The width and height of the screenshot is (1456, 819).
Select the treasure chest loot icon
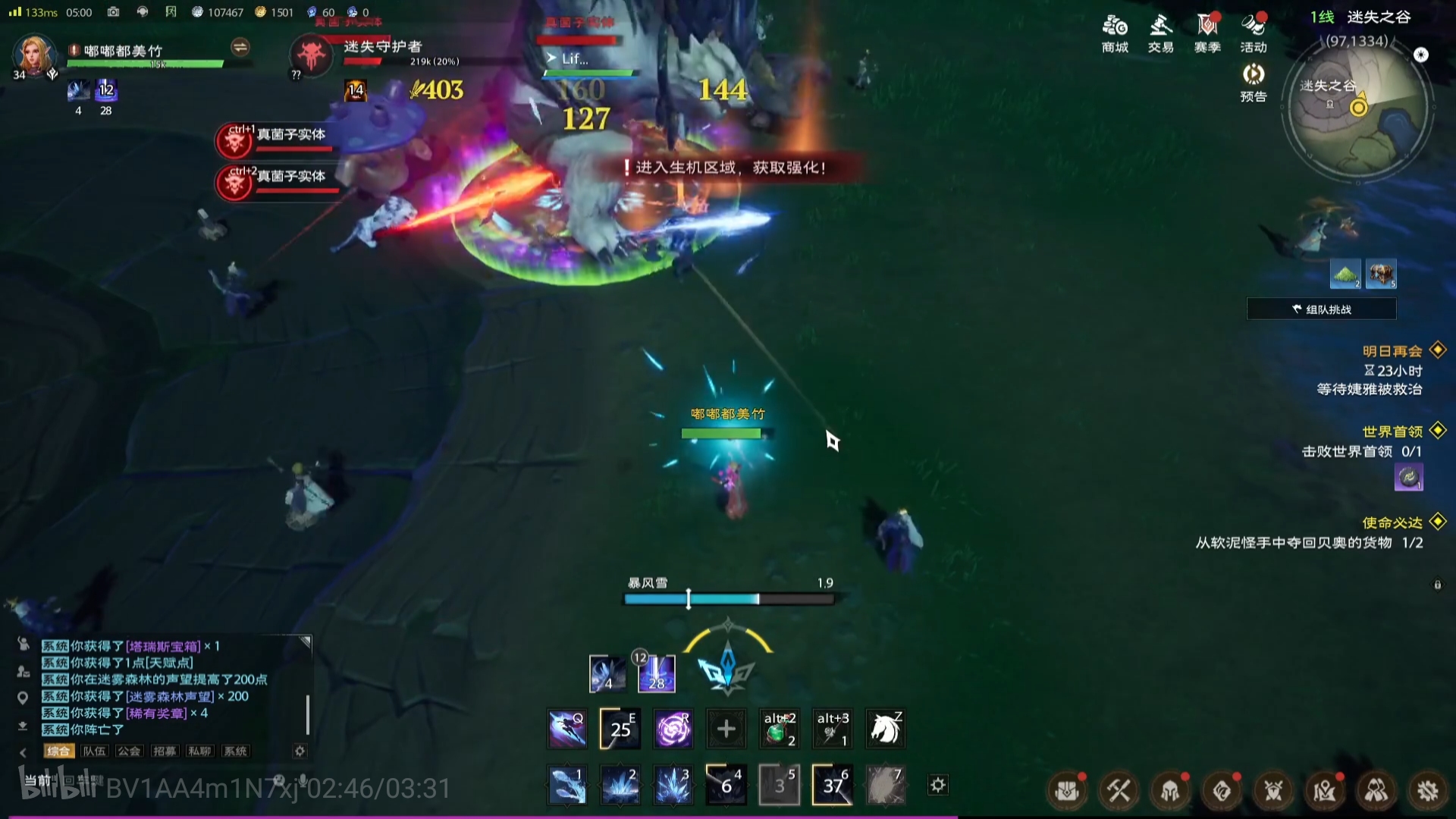(1381, 274)
